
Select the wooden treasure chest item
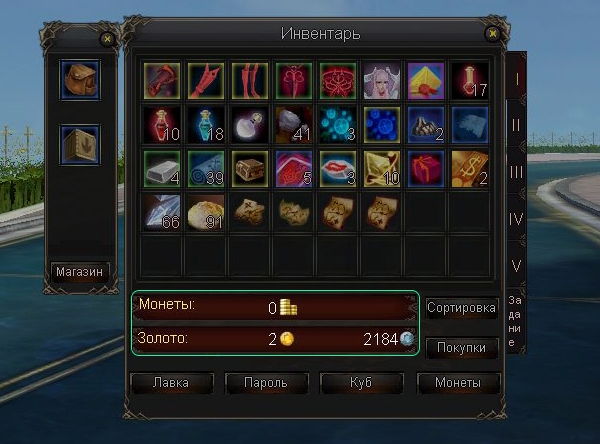(x=248, y=167)
